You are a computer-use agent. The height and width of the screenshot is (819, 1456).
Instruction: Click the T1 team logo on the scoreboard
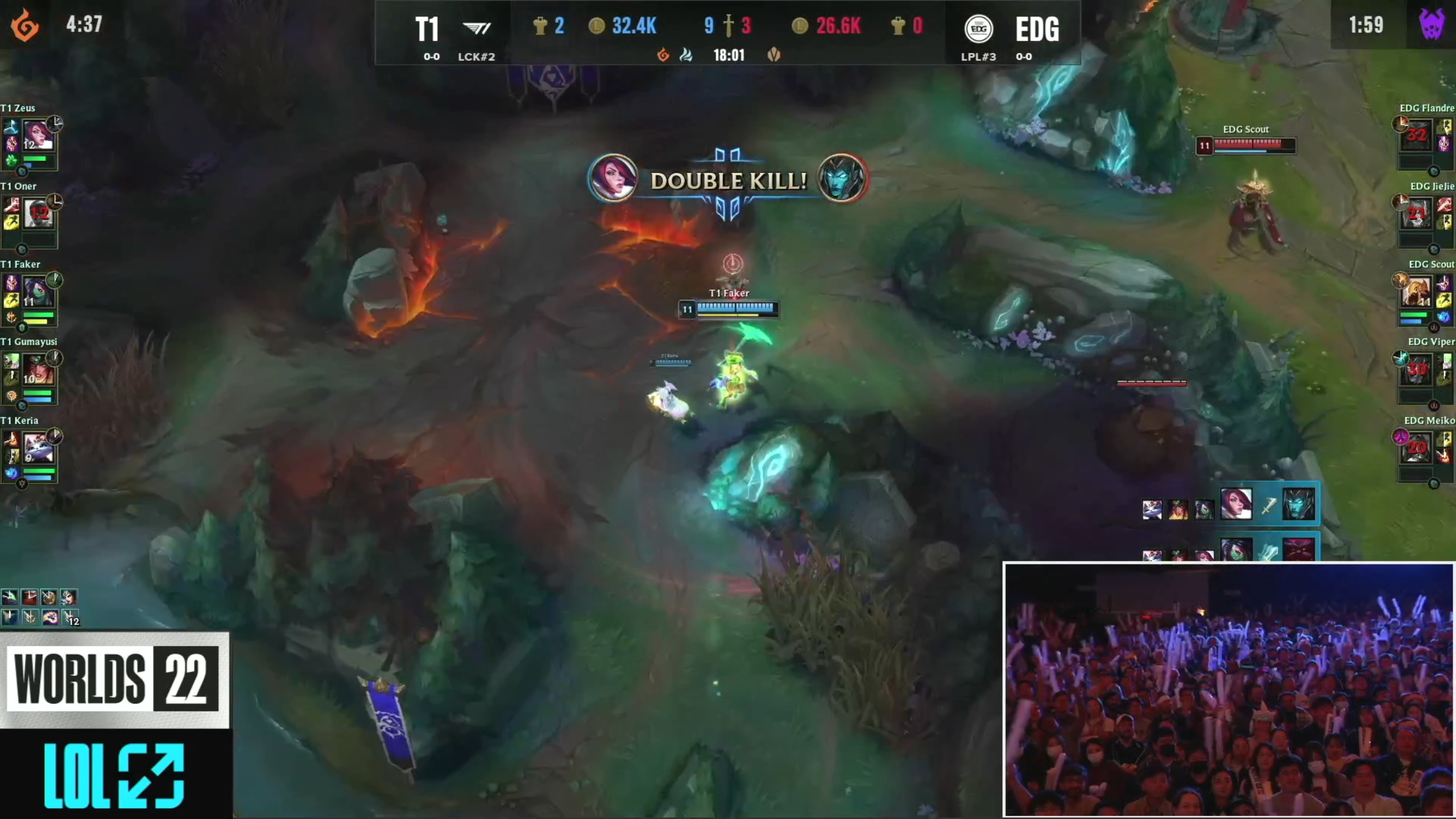(x=477, y=28)
